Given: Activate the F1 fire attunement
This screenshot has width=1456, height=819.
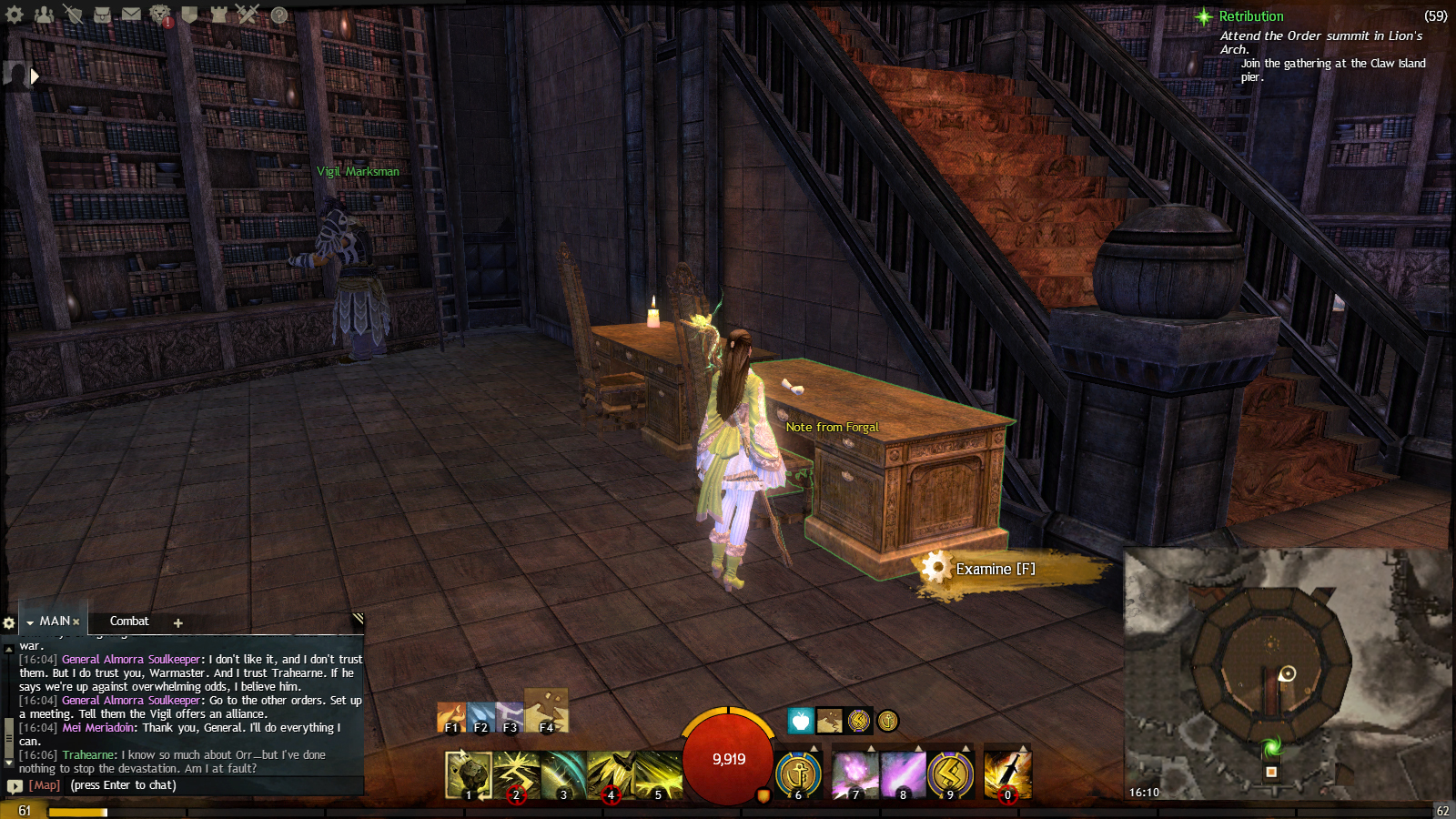Looking at the screenshot, I should tap(451, 718).
